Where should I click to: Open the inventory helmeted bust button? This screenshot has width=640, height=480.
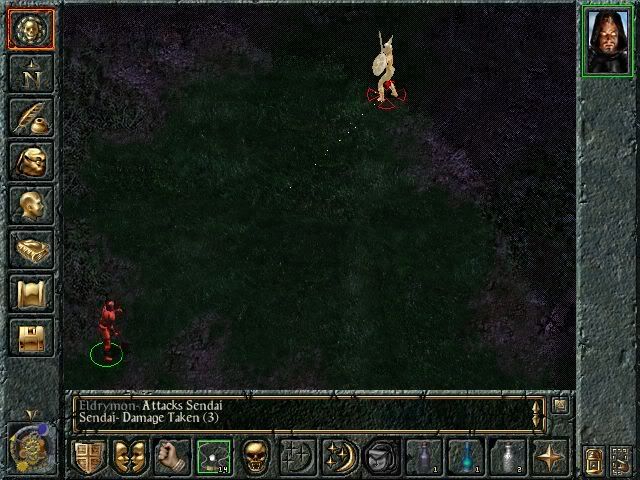click(x=29, y=161)
